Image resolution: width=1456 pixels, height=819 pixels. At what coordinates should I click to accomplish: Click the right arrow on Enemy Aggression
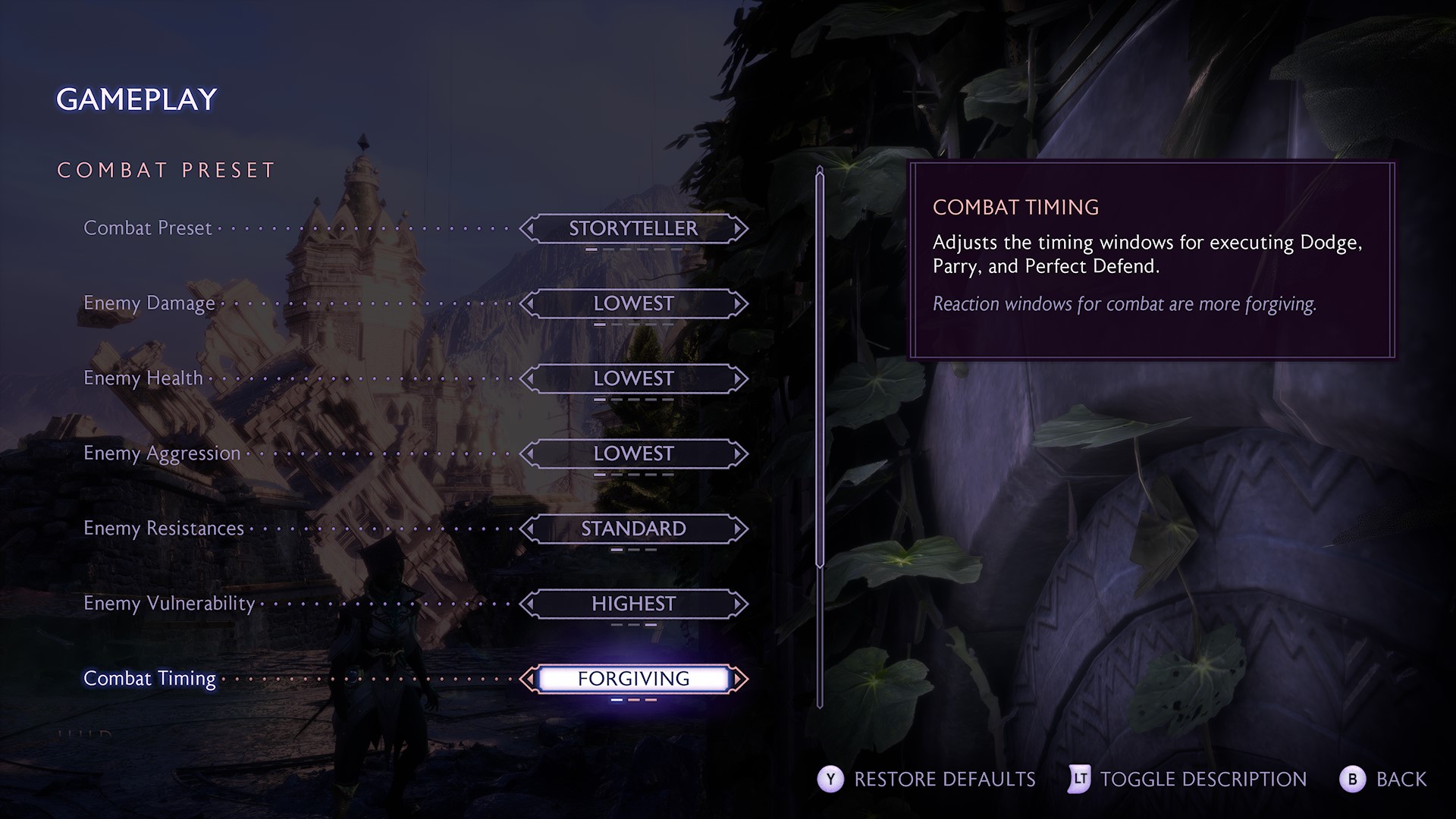[738, 453]
